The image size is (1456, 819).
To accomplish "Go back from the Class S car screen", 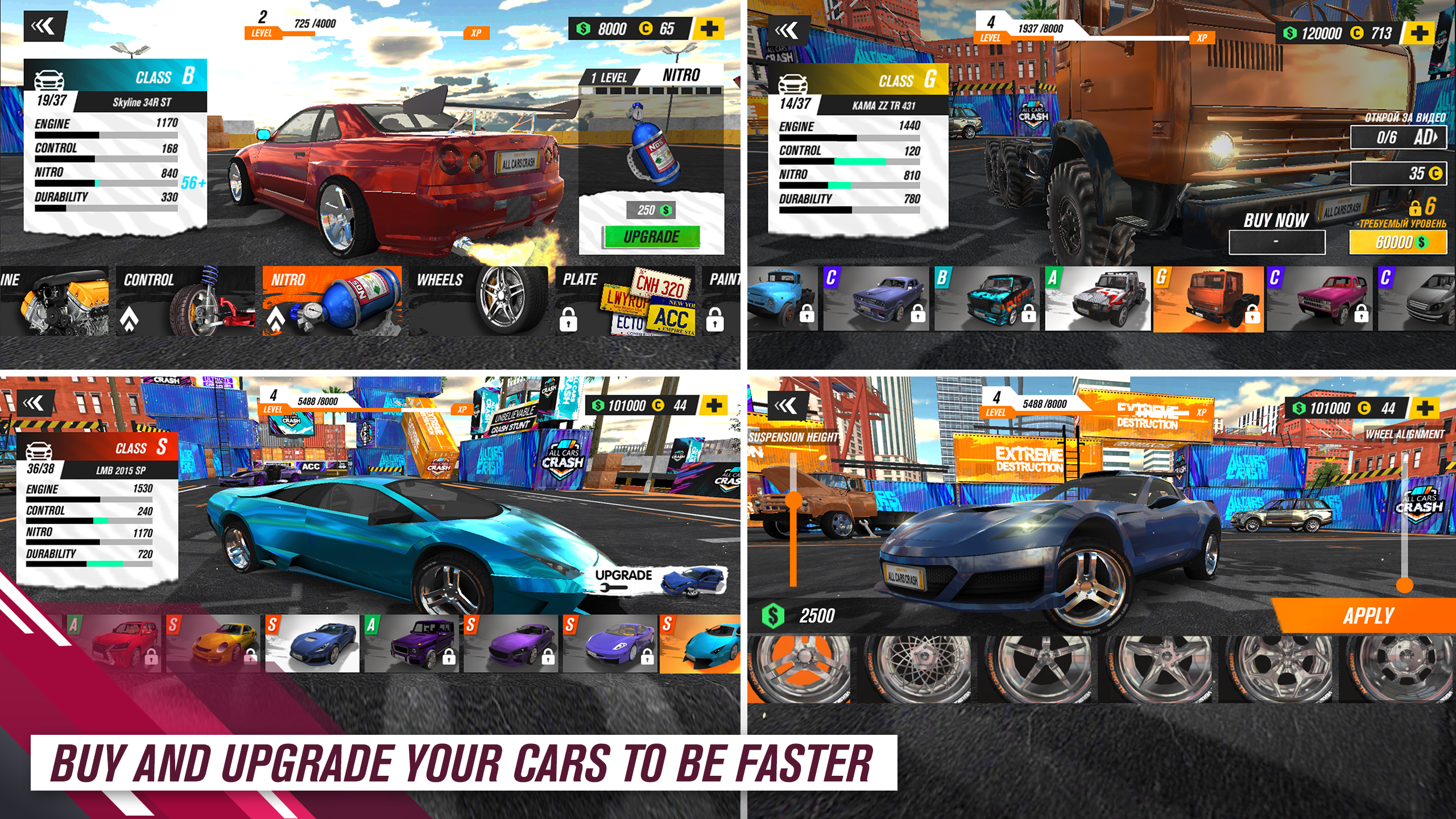I will [35, 404].
